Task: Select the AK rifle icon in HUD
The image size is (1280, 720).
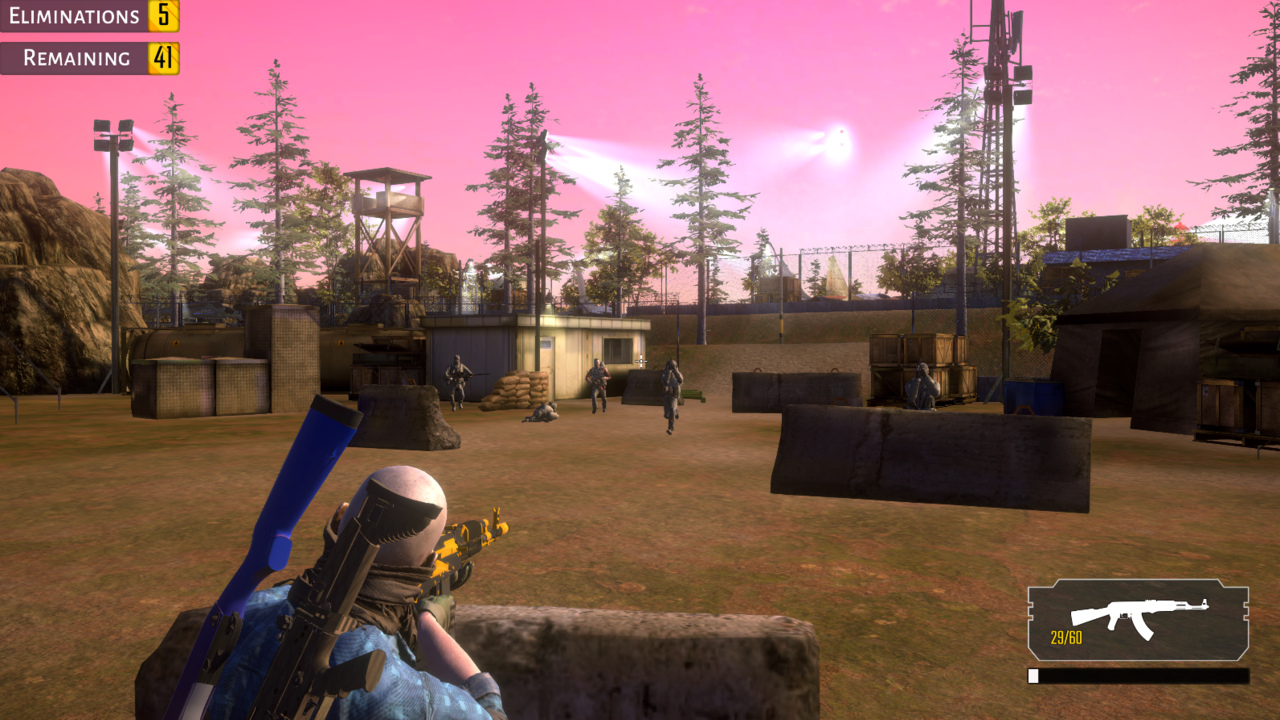Action: click(1140, 610)
